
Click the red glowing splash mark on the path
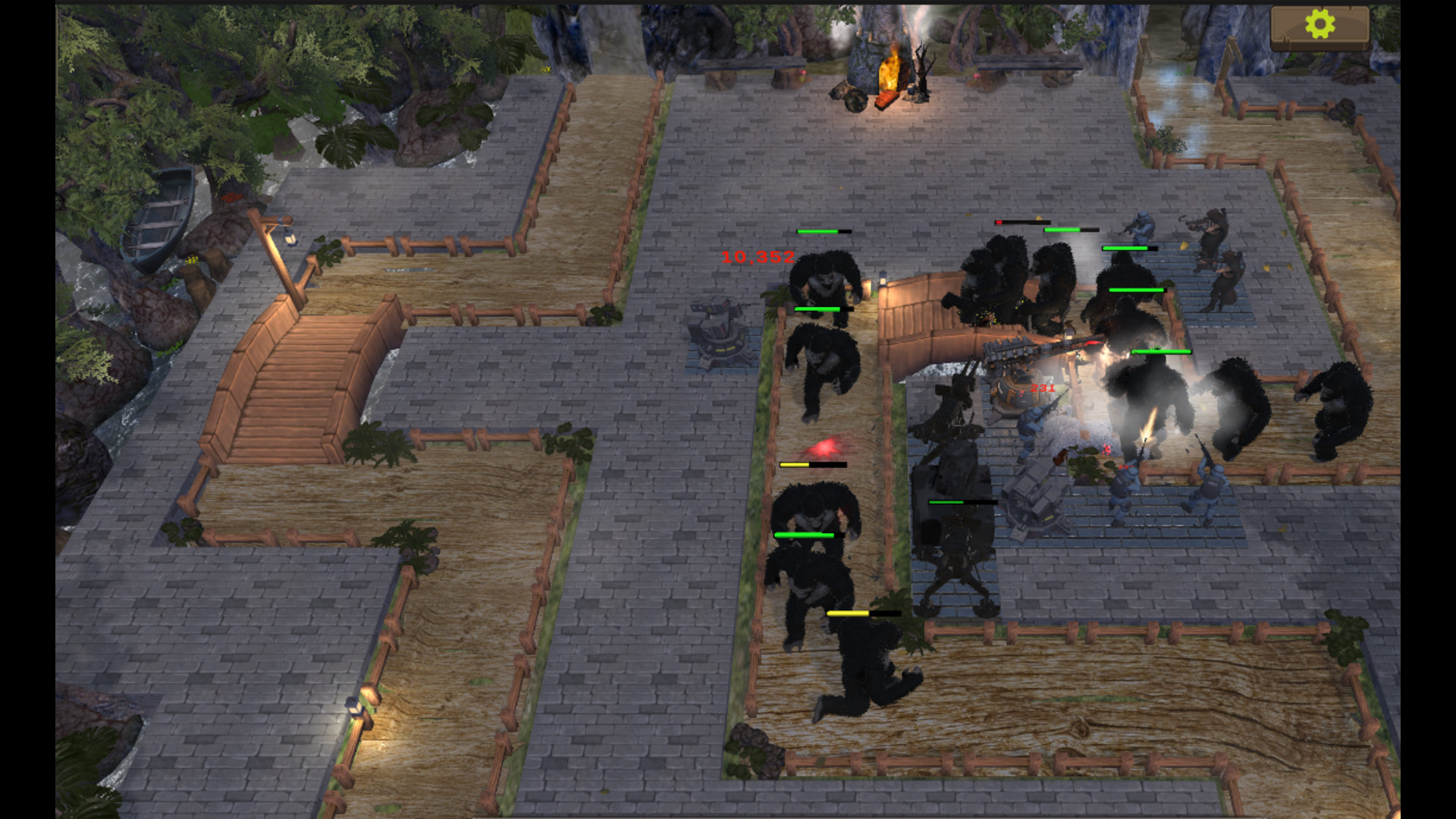click(825, 447)
